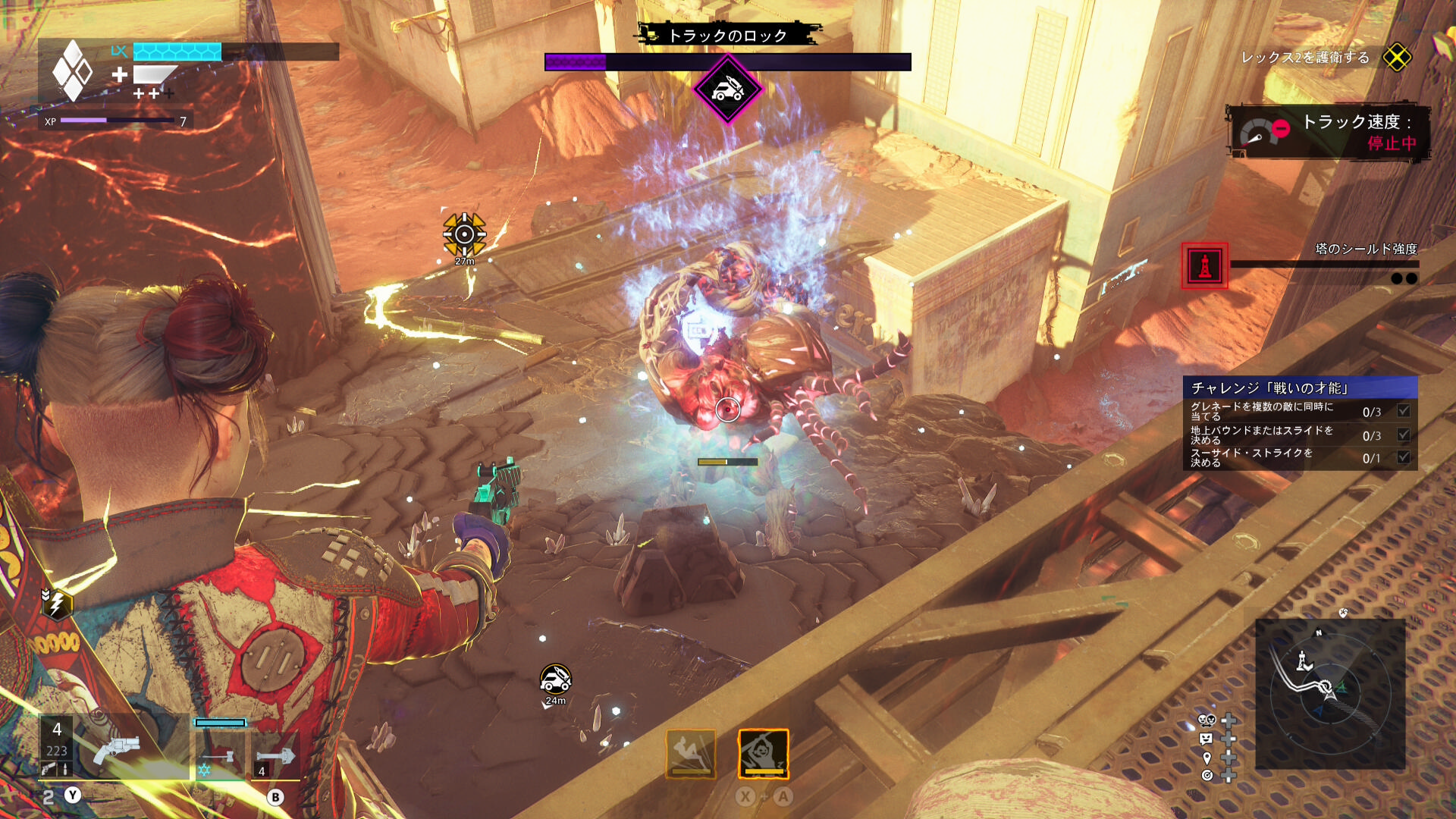Open the combat talent challenge panel
Image resolution: width=1456 pixels, height=819 pixels.
click(x=1300, y=388)
